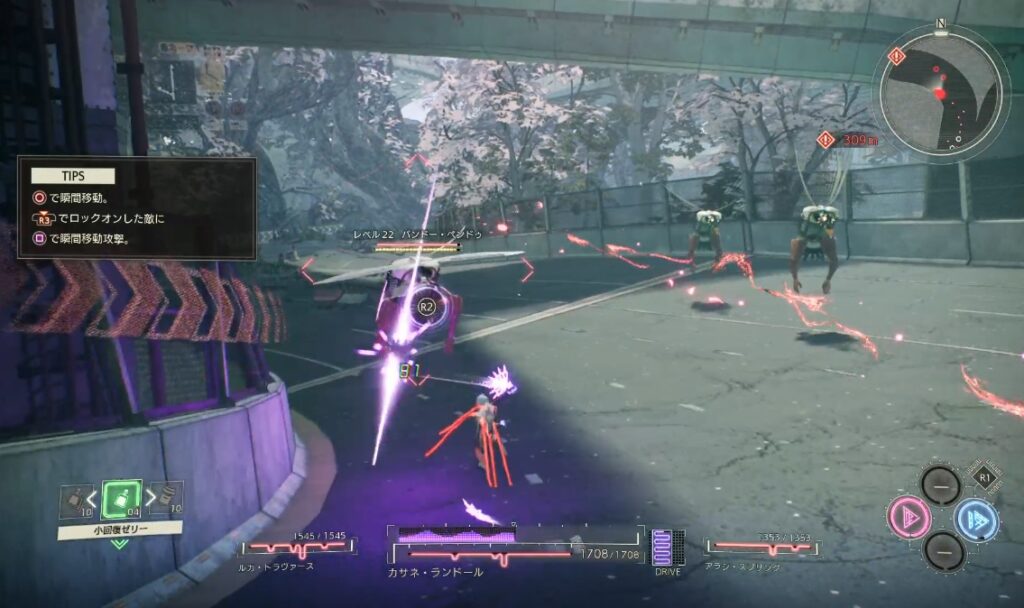Choose the left-hand item slot holding 10
The image size is (1024, 608).
point(73,498)
